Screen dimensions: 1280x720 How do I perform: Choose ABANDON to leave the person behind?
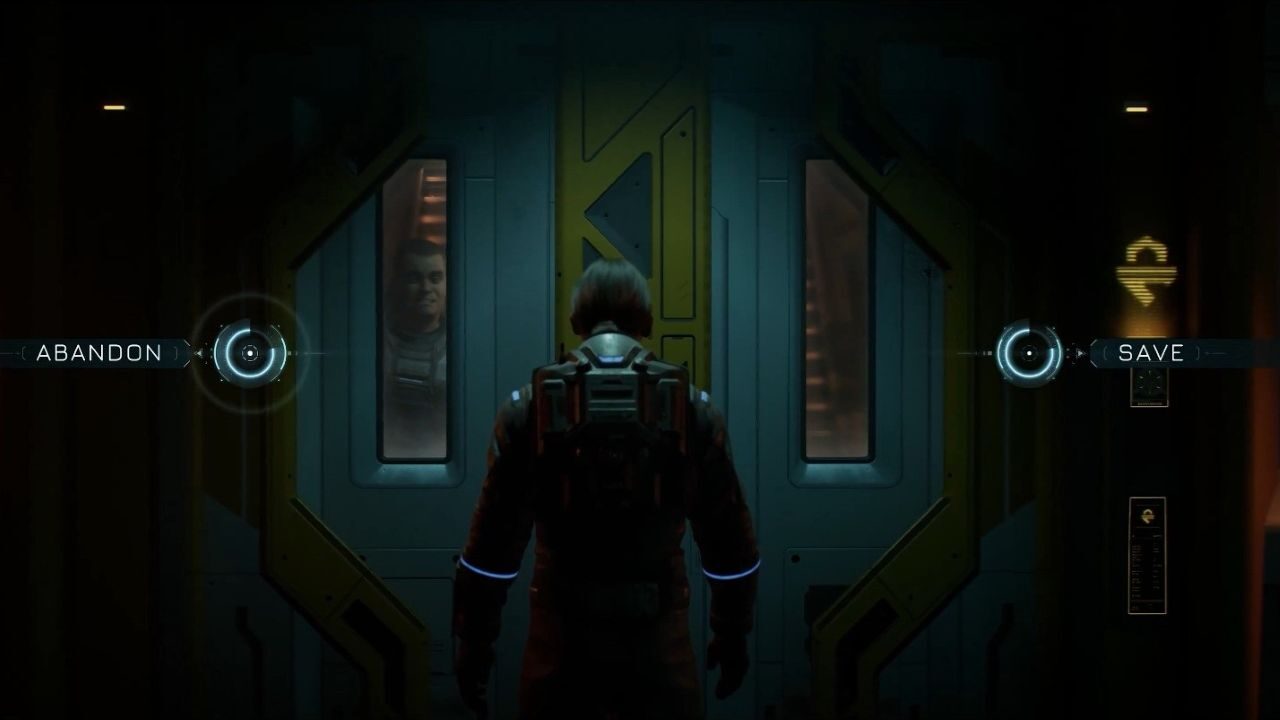tap(97, 352)
